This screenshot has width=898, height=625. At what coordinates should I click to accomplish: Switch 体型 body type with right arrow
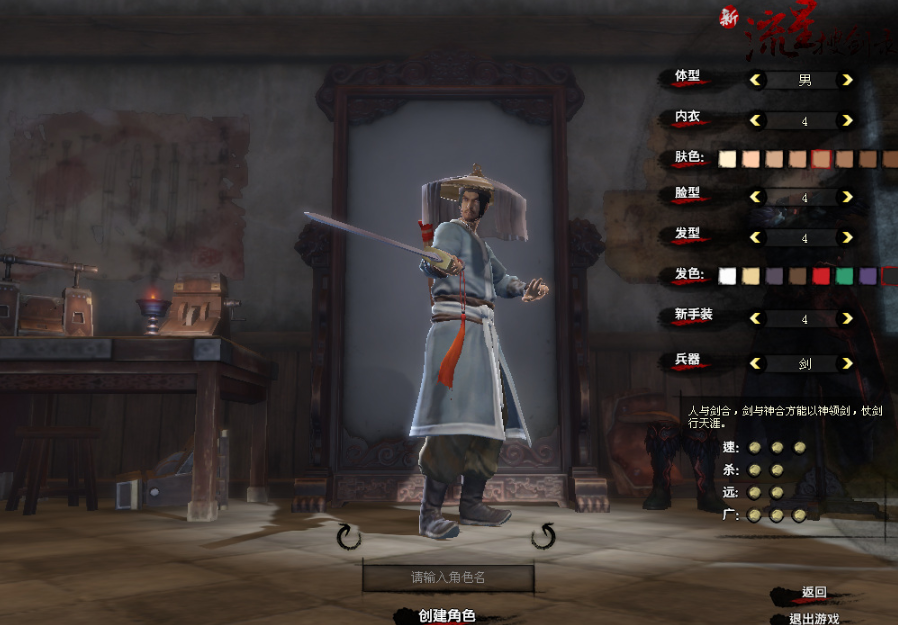point(847,80)
